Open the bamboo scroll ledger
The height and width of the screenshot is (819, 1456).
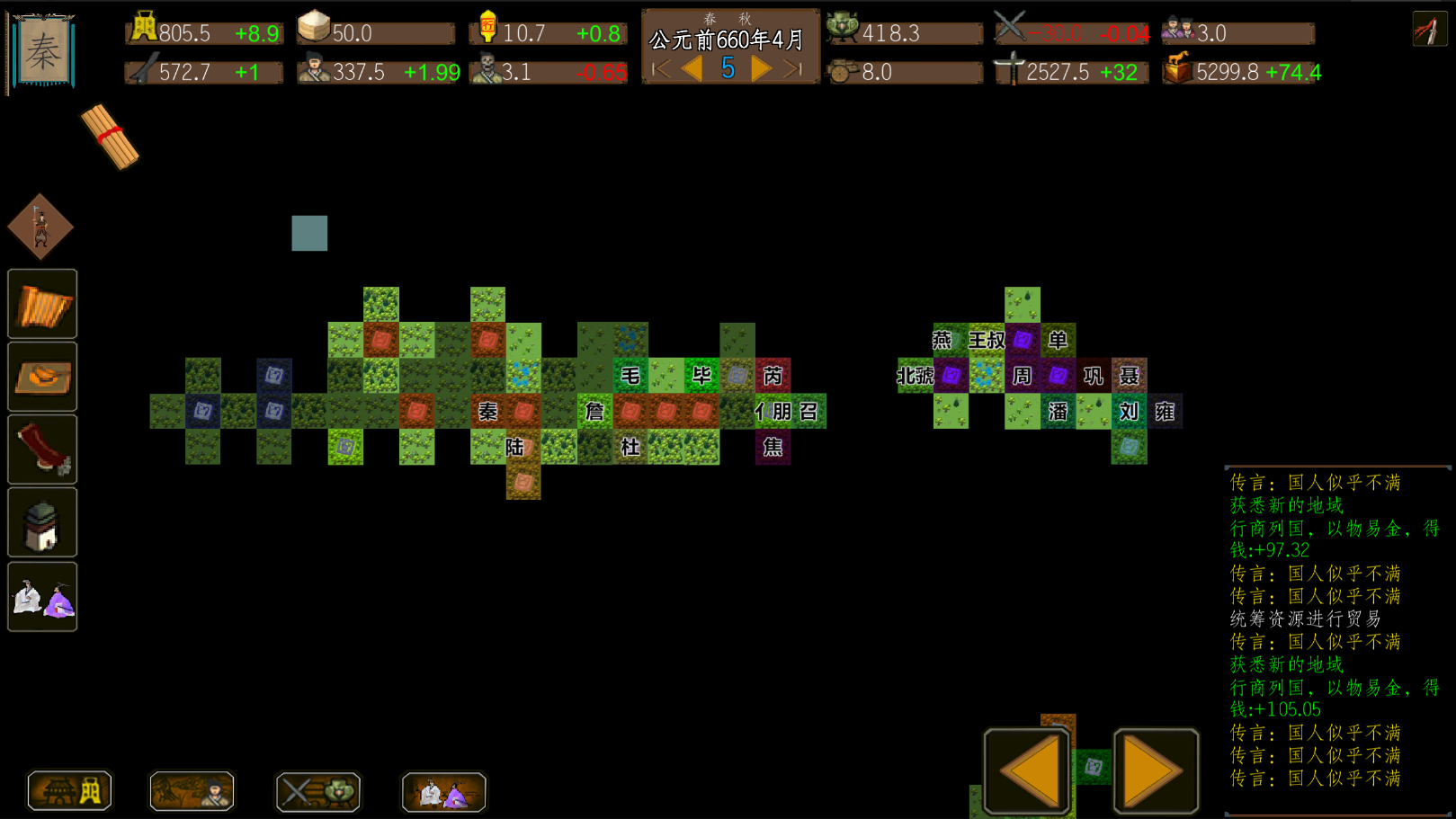[112, 139]
